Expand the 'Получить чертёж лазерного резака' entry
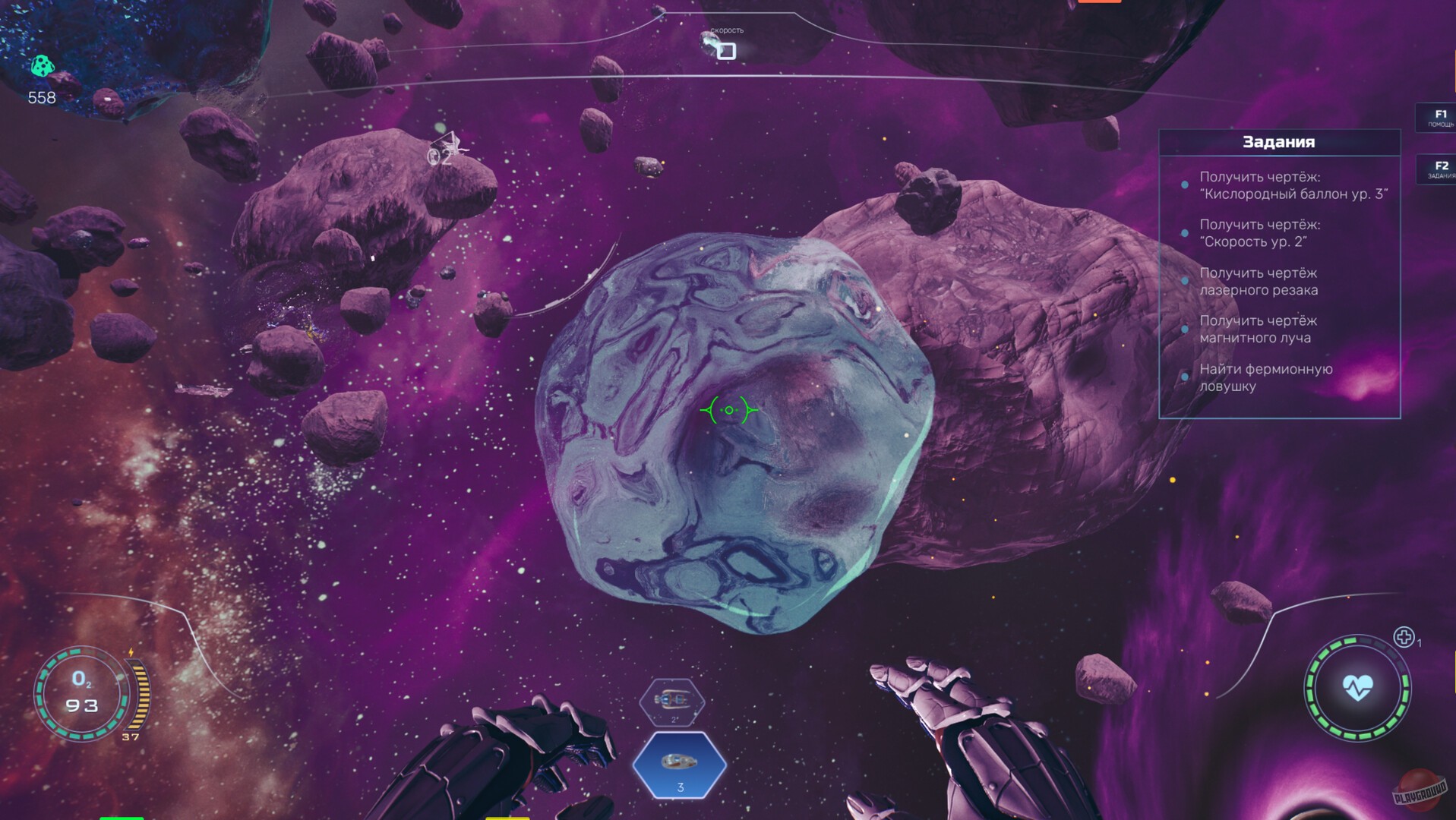 click(1261, 282)
